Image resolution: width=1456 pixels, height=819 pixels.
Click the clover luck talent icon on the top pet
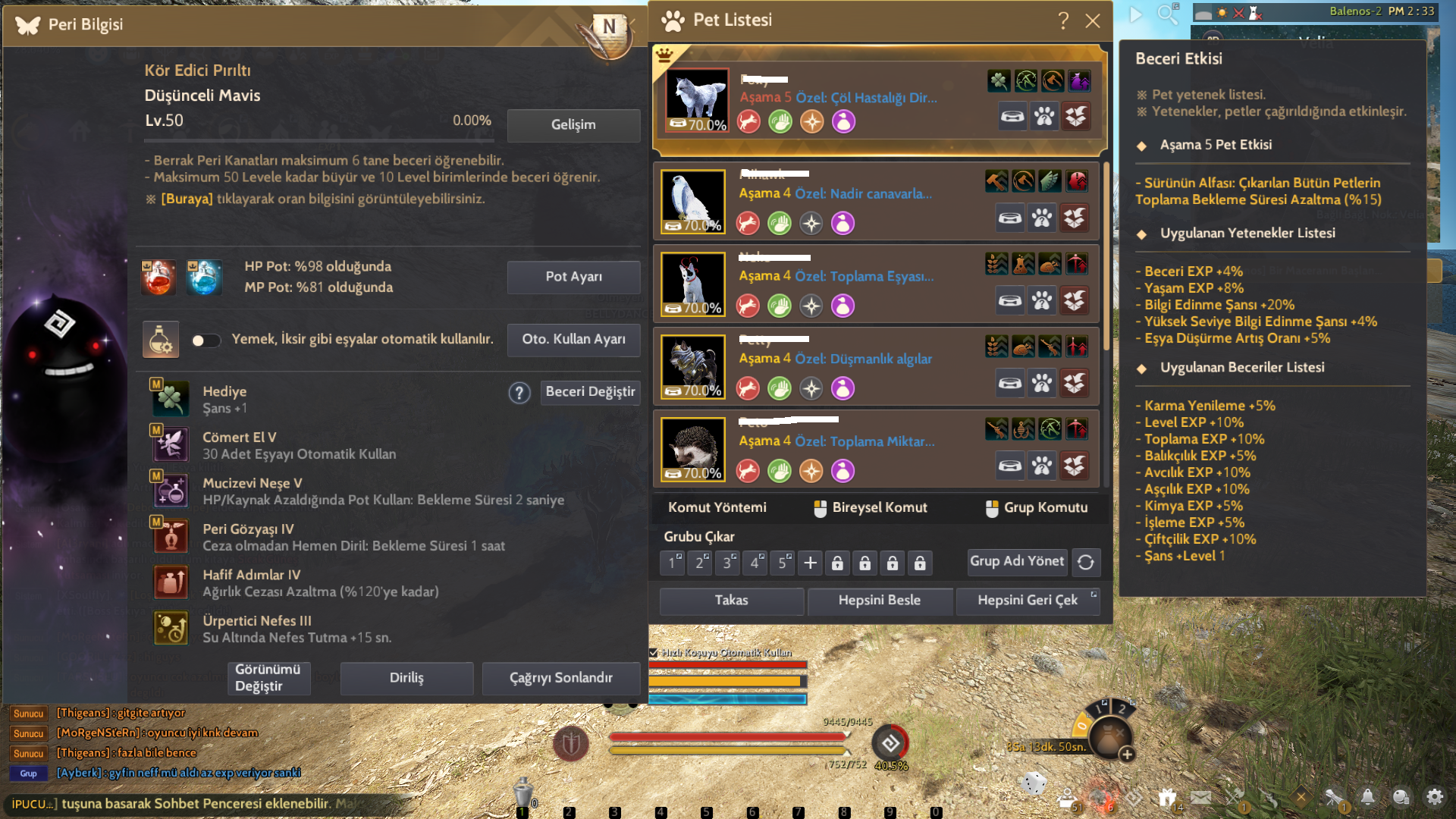coord(999,80)
